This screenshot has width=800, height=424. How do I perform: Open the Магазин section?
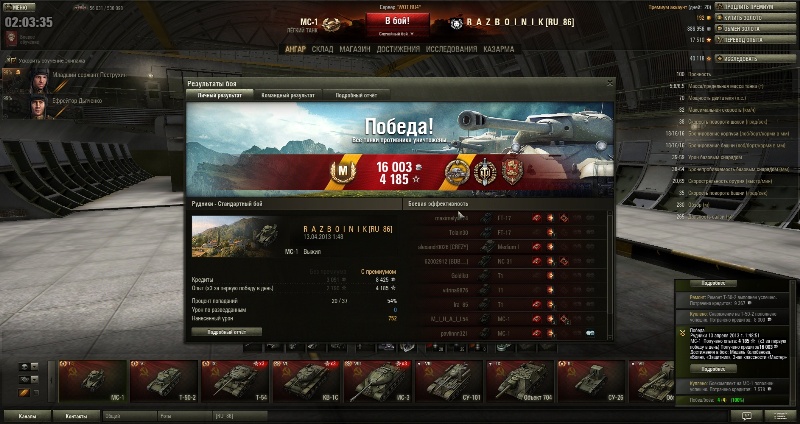coord(354,48)
